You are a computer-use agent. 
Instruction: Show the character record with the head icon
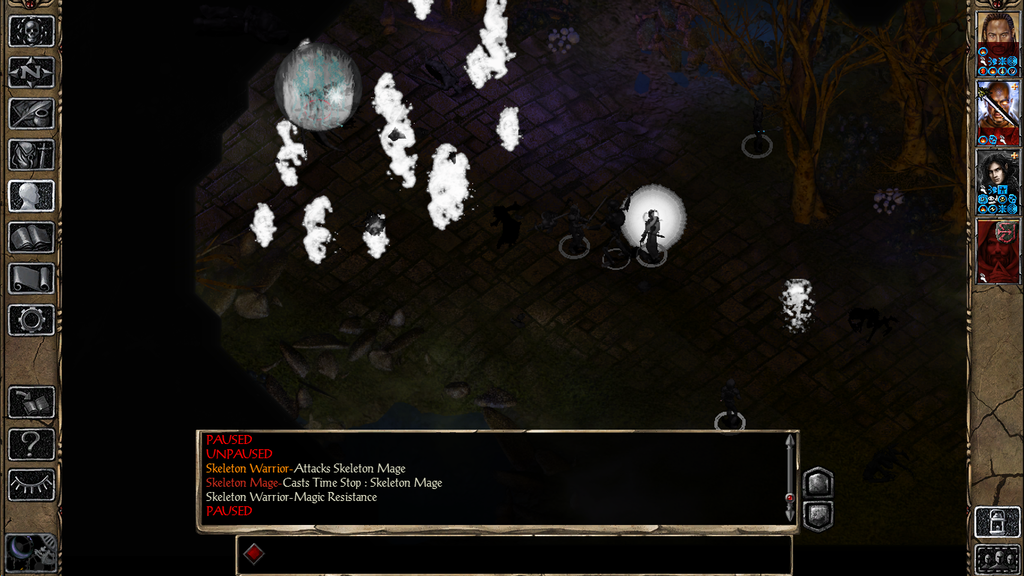click(x=31, y=196)
